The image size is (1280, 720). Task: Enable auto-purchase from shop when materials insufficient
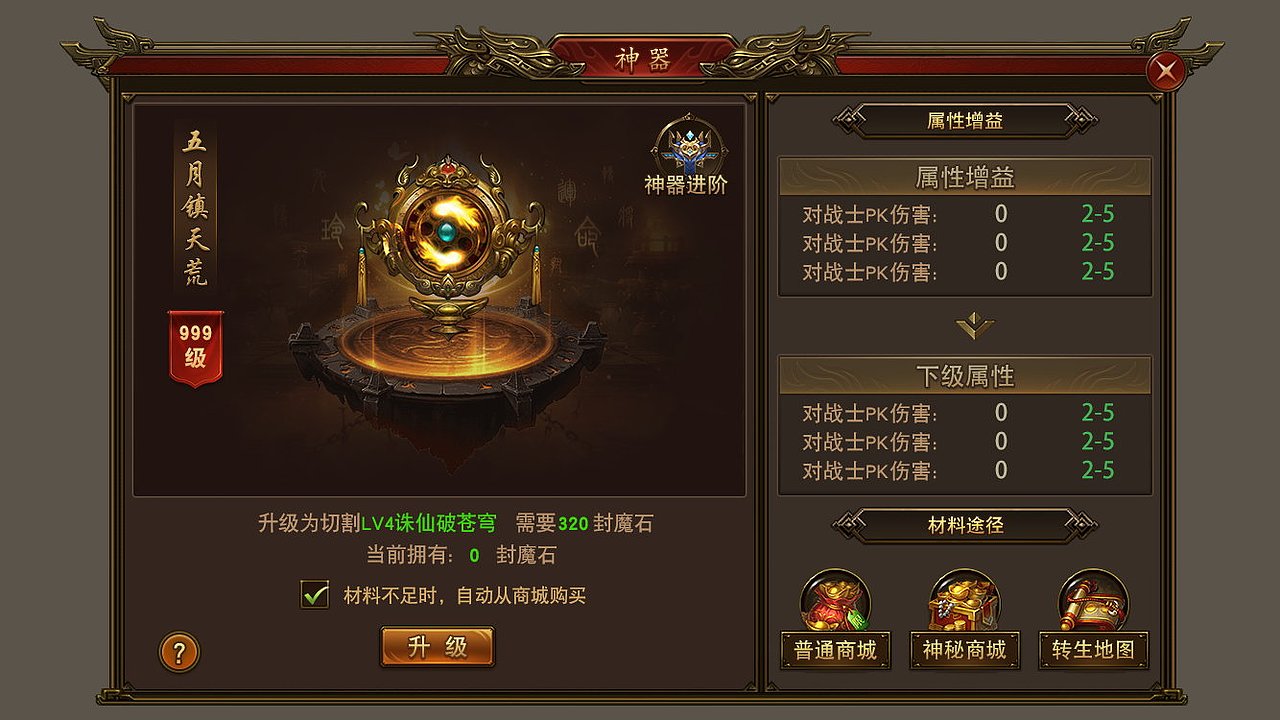click(314, 593)
